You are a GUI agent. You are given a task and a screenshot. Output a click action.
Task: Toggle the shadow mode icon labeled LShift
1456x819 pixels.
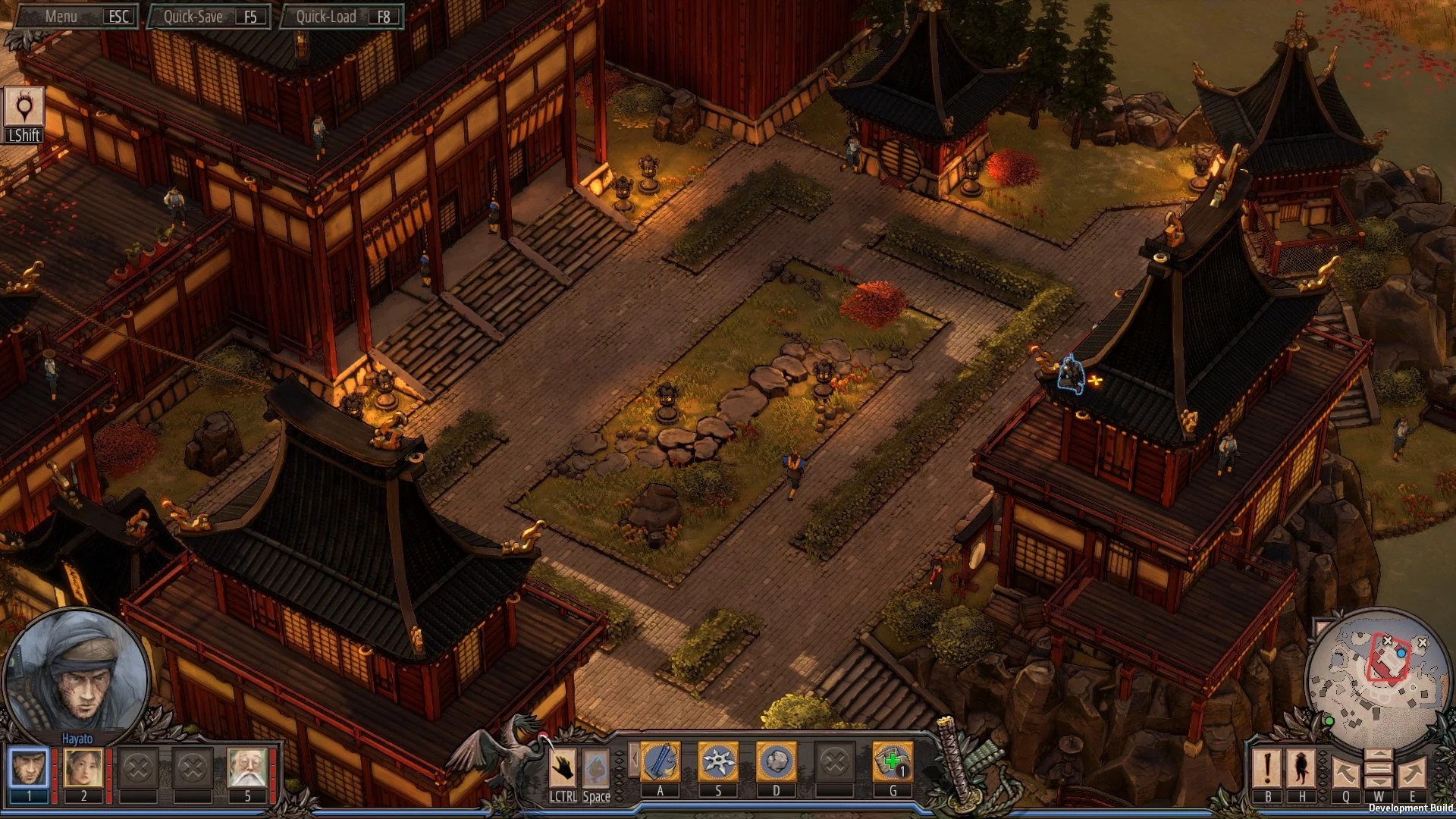coord(24,108)
